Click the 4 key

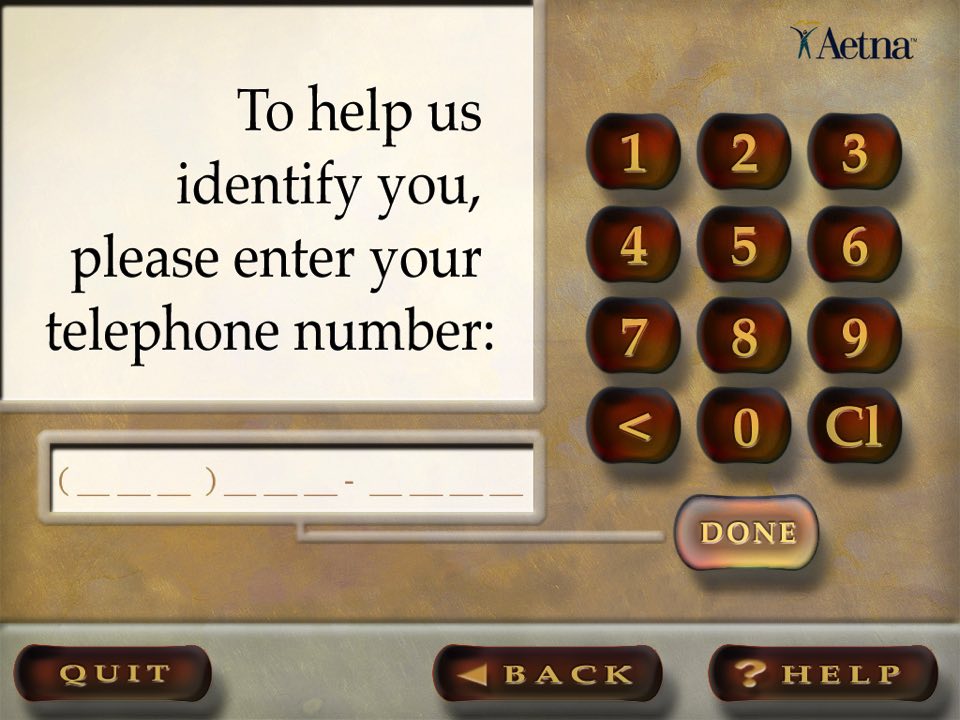[x=633, y=246]
